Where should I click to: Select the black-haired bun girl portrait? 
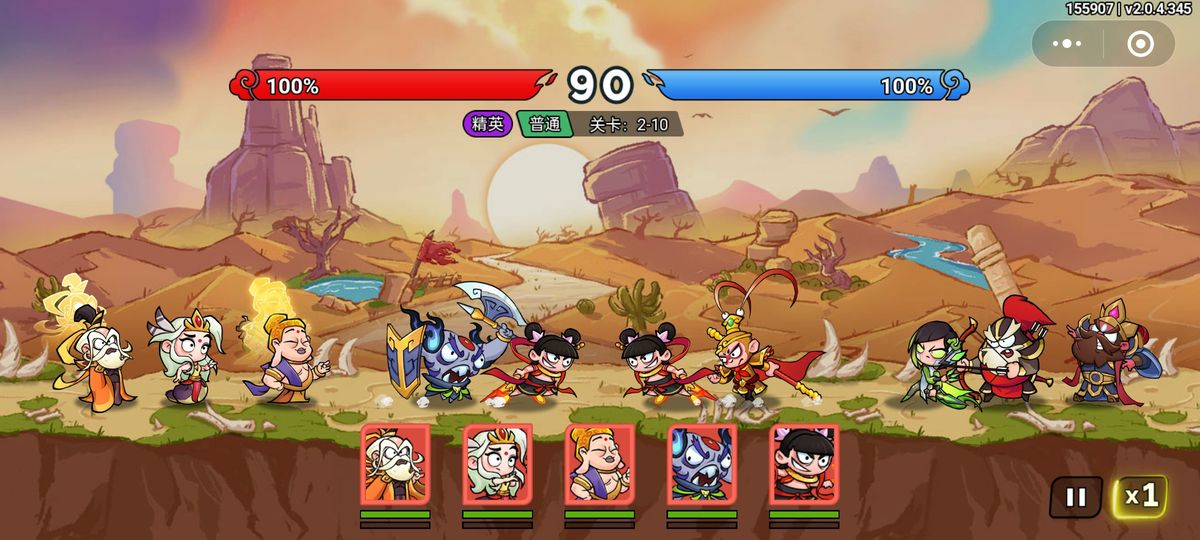804,464
